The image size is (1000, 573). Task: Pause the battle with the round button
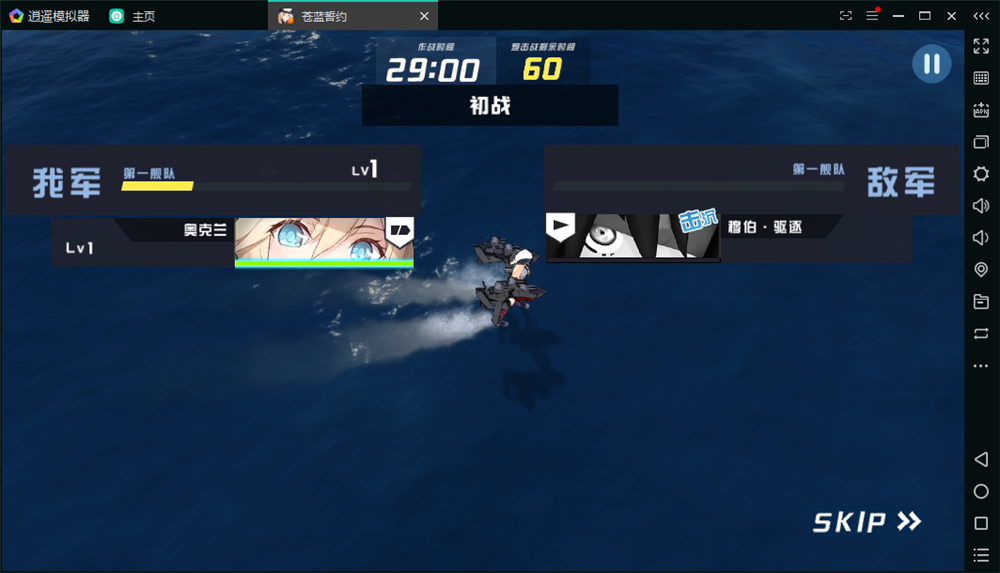[931, 64]
